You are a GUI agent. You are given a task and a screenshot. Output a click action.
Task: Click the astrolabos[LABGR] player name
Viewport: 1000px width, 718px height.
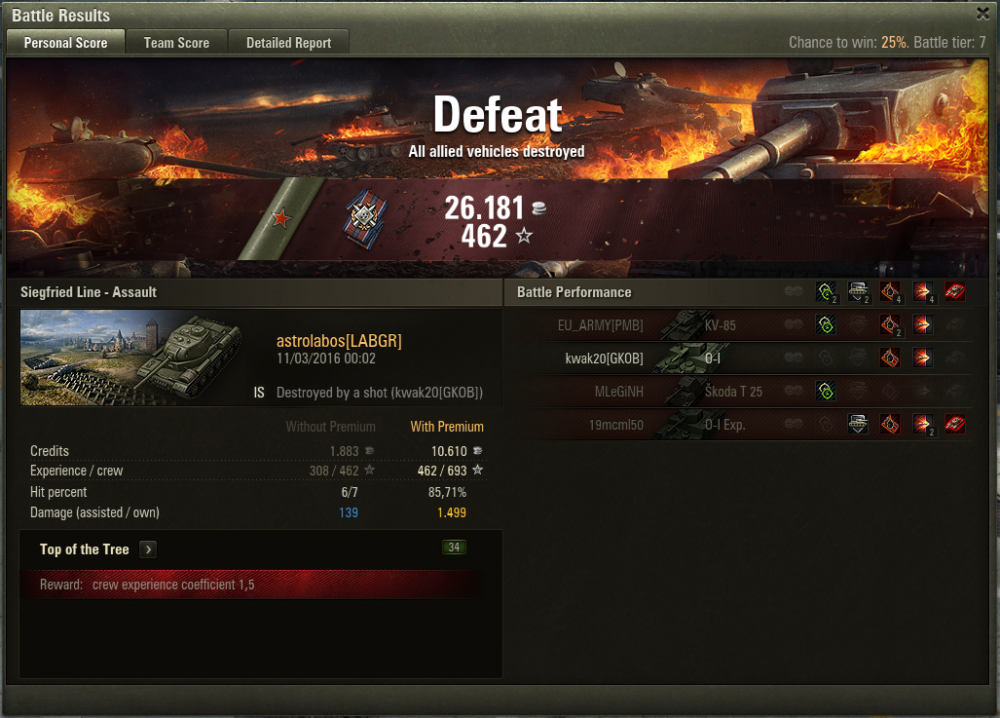339,341
